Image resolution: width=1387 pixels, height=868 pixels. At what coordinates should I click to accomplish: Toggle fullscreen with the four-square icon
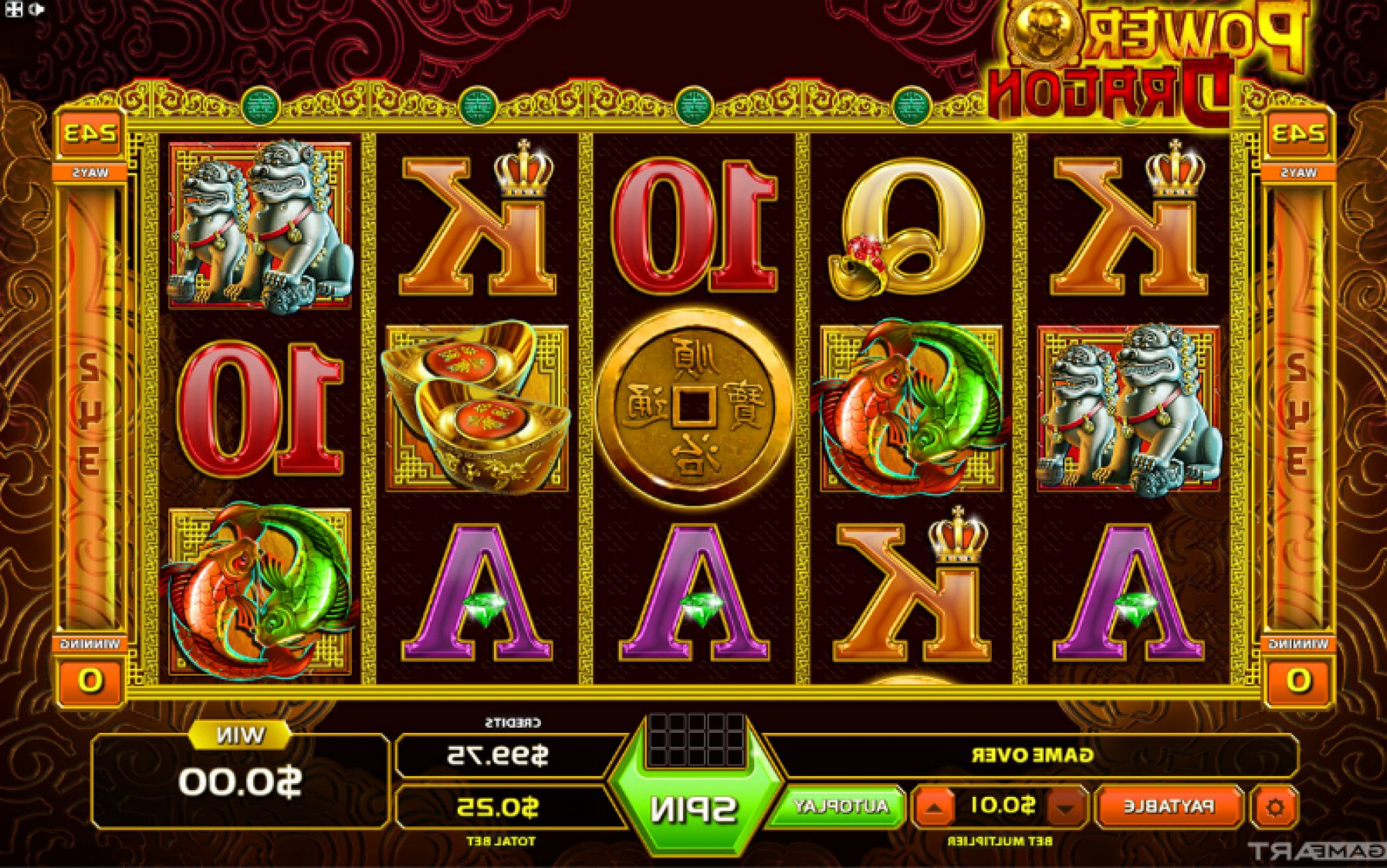(15, 9)
